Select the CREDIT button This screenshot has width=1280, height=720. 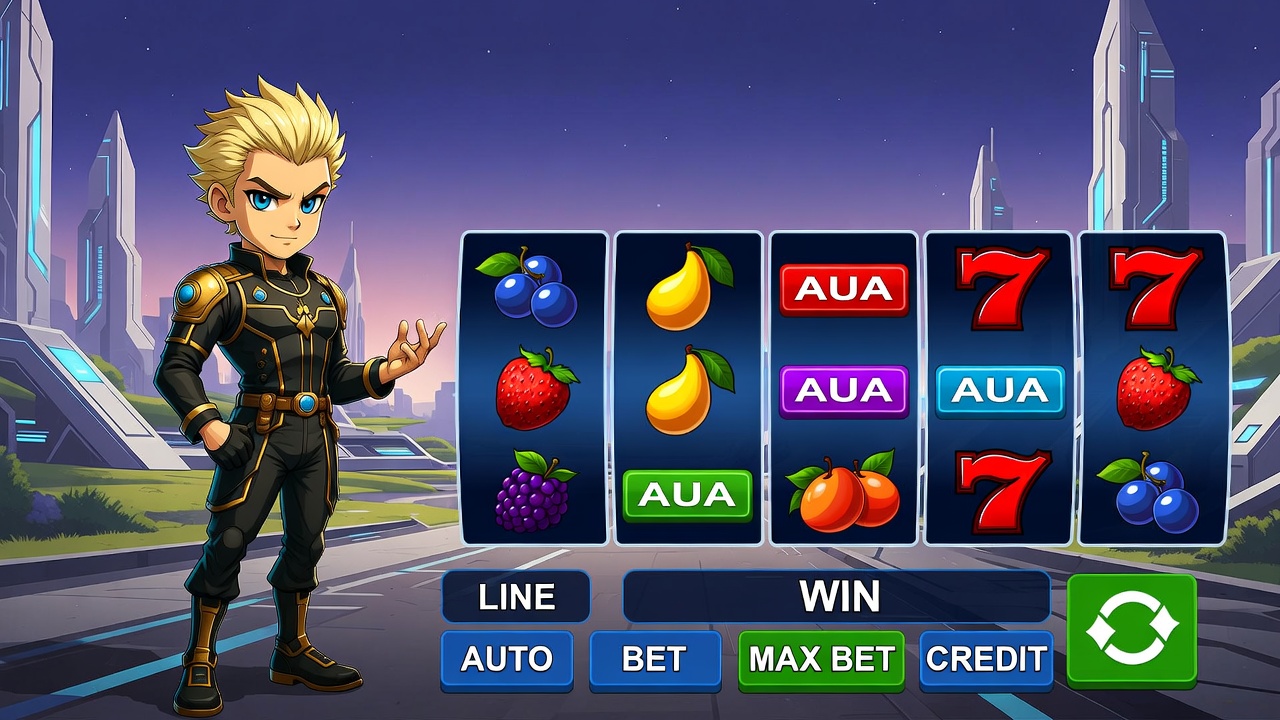click(986, 659)
